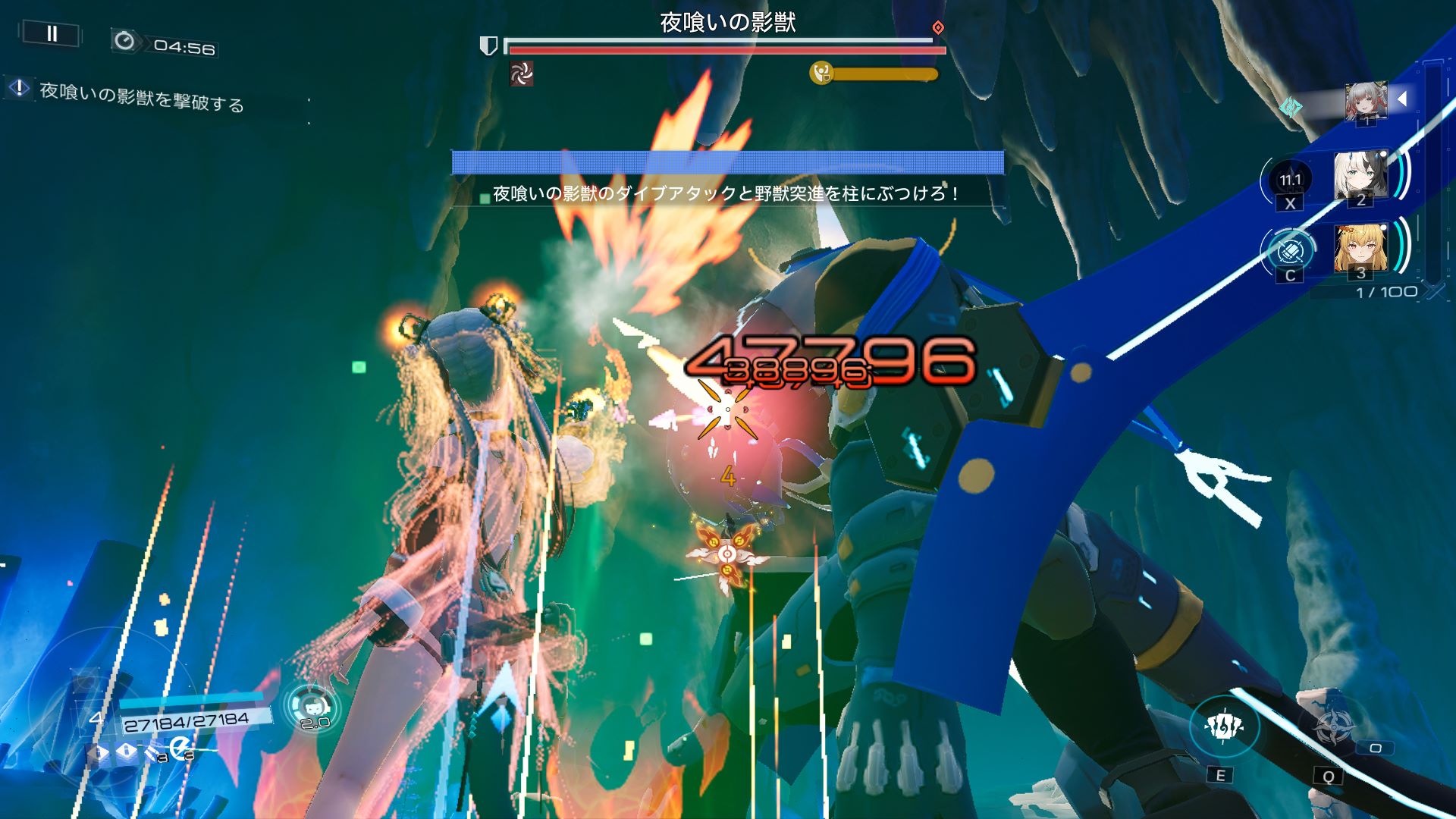1456x819 pixels.
Task: Click the lightning bolt energy icon
Action: point(179,749)
